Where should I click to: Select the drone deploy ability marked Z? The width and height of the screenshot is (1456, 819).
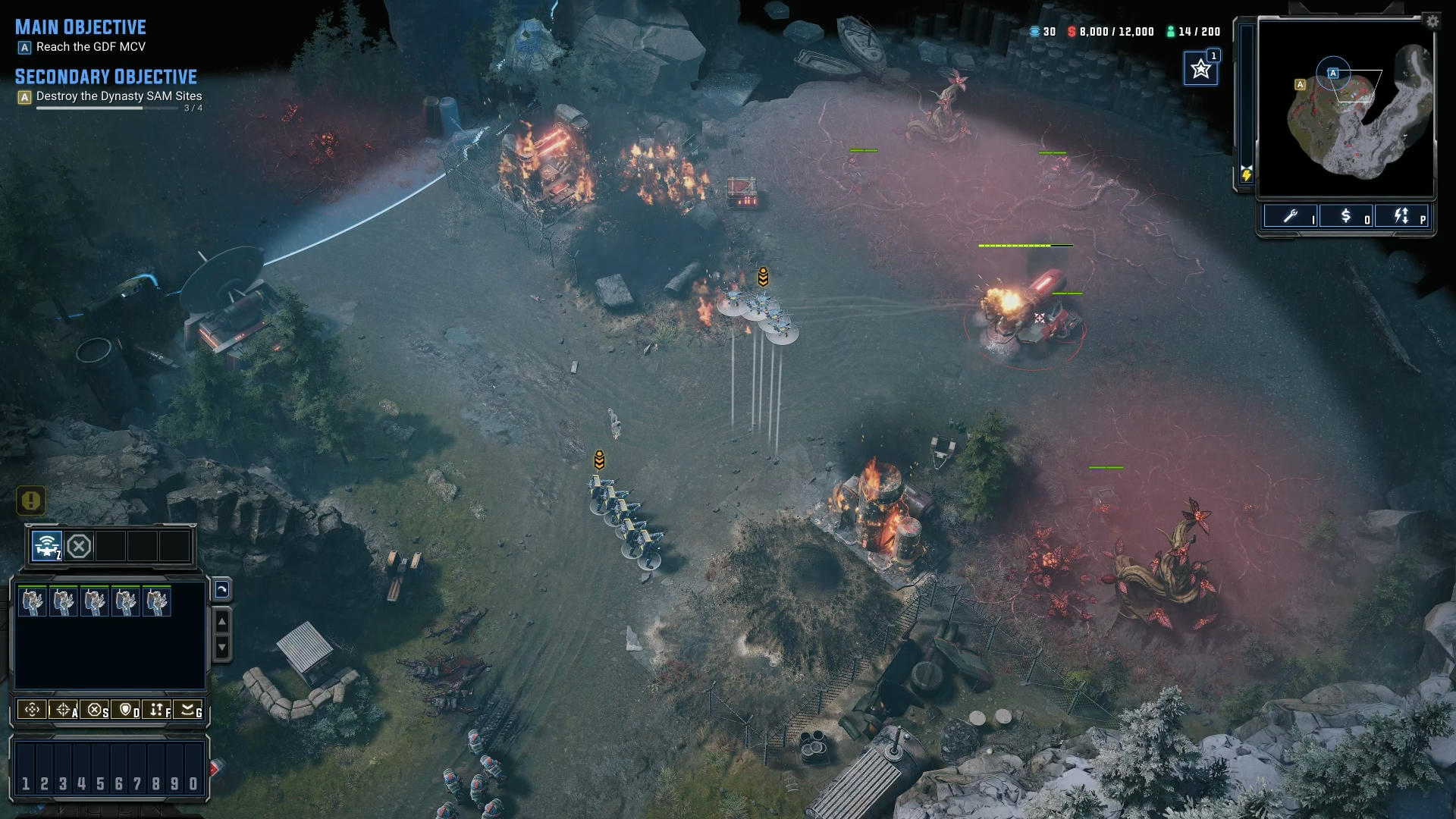click(x=45, y=544)
